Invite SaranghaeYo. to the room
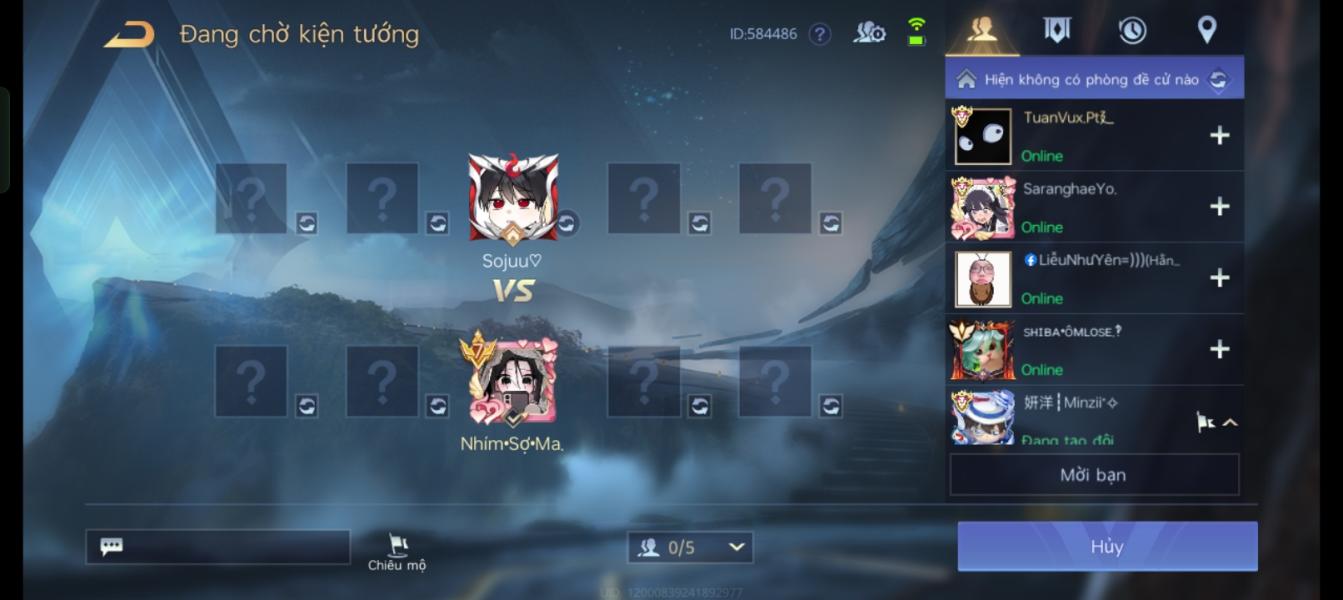This screenshot has width=1343, height=600. coord(1219,207)
